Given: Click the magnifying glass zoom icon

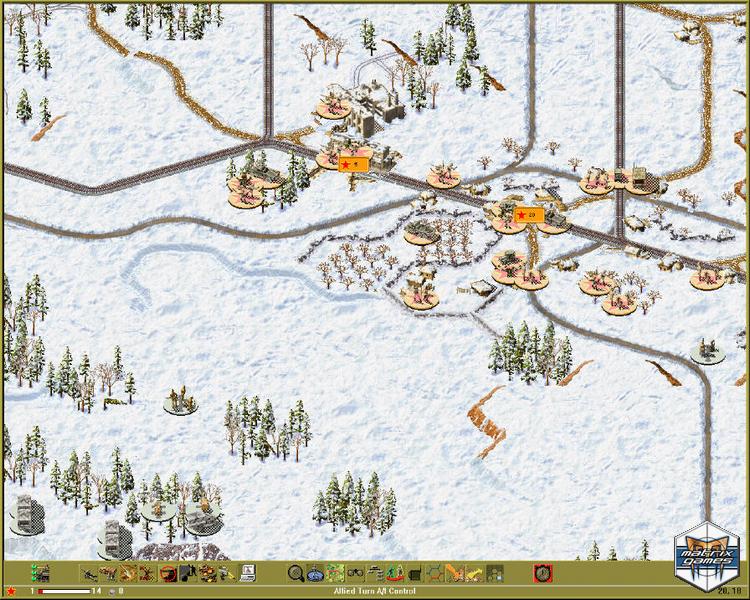Looking at the screenshot, I should 296,573.
